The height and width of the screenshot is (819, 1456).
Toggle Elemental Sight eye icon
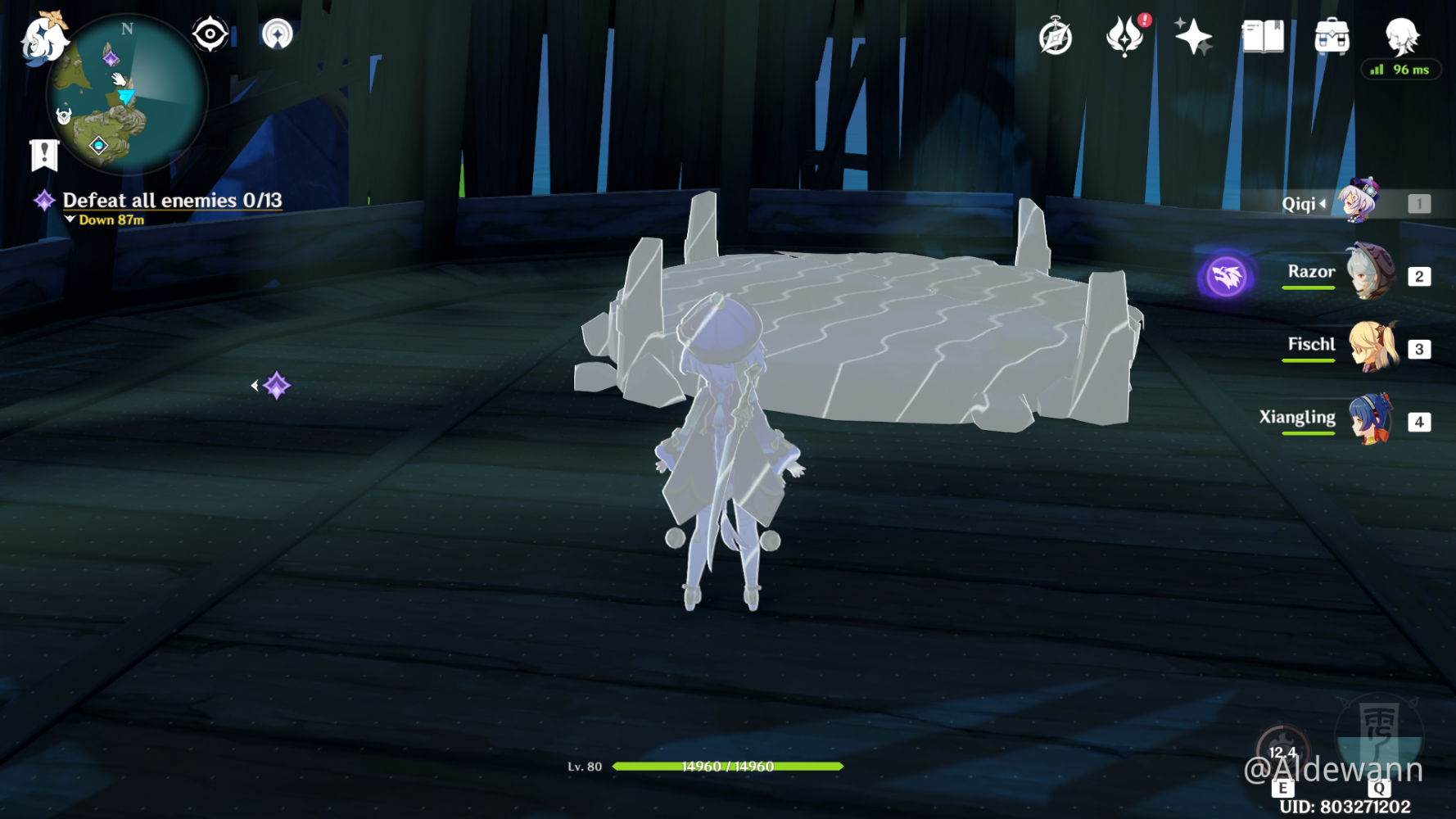coord(210,34)
